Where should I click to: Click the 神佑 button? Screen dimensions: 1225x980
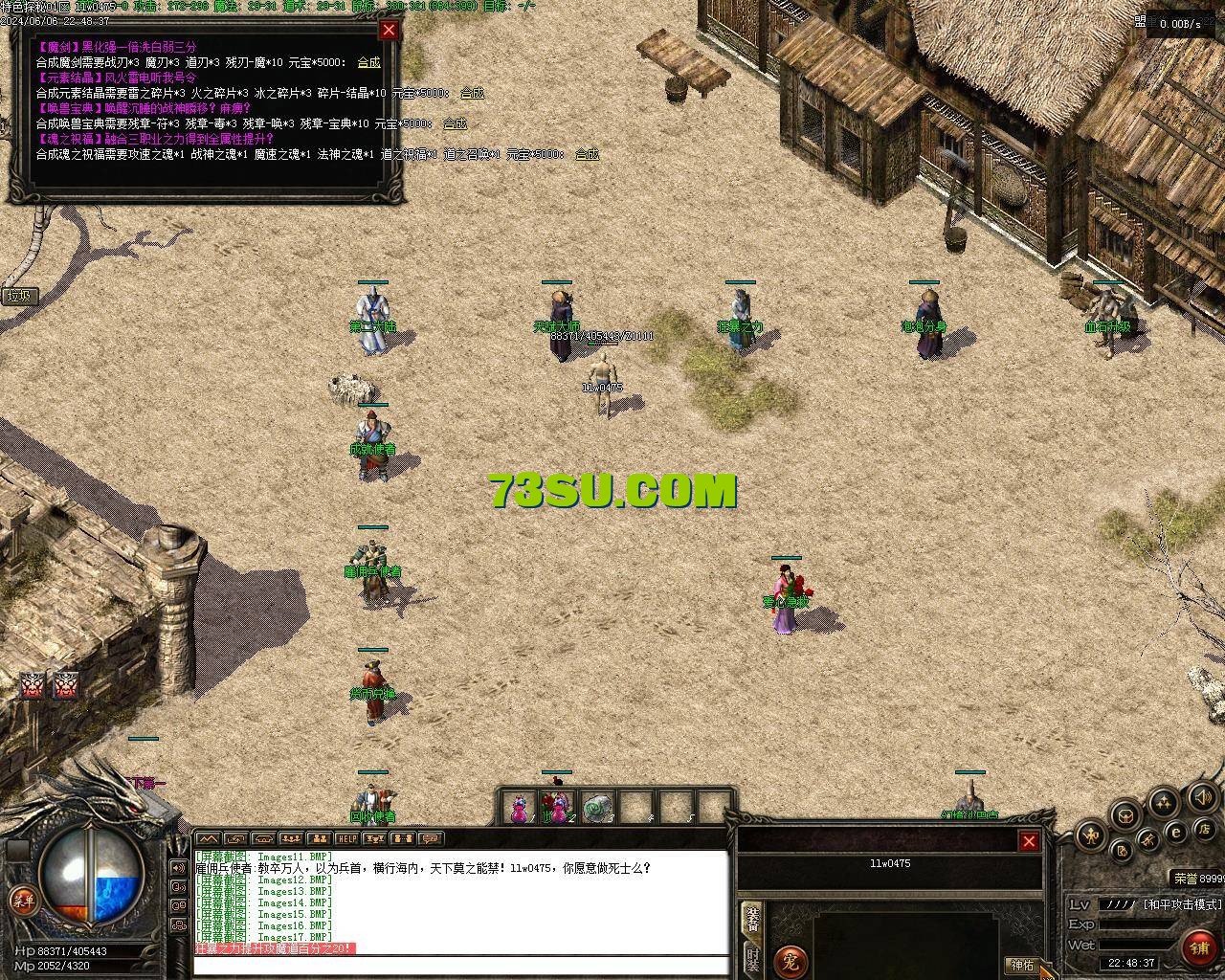1022,965
